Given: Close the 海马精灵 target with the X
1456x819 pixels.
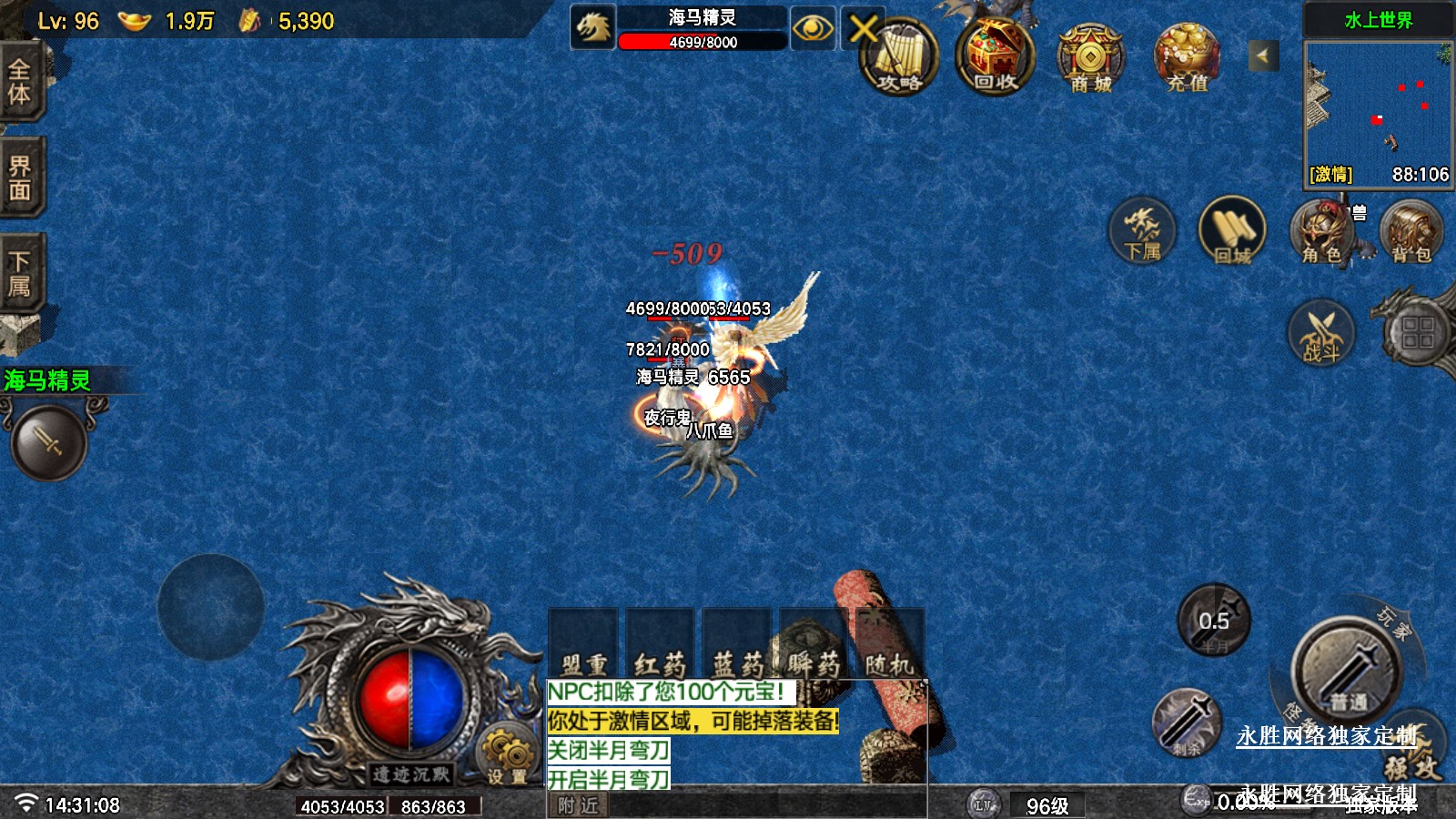Looking at the screenshot, I should tap(861, 28).
